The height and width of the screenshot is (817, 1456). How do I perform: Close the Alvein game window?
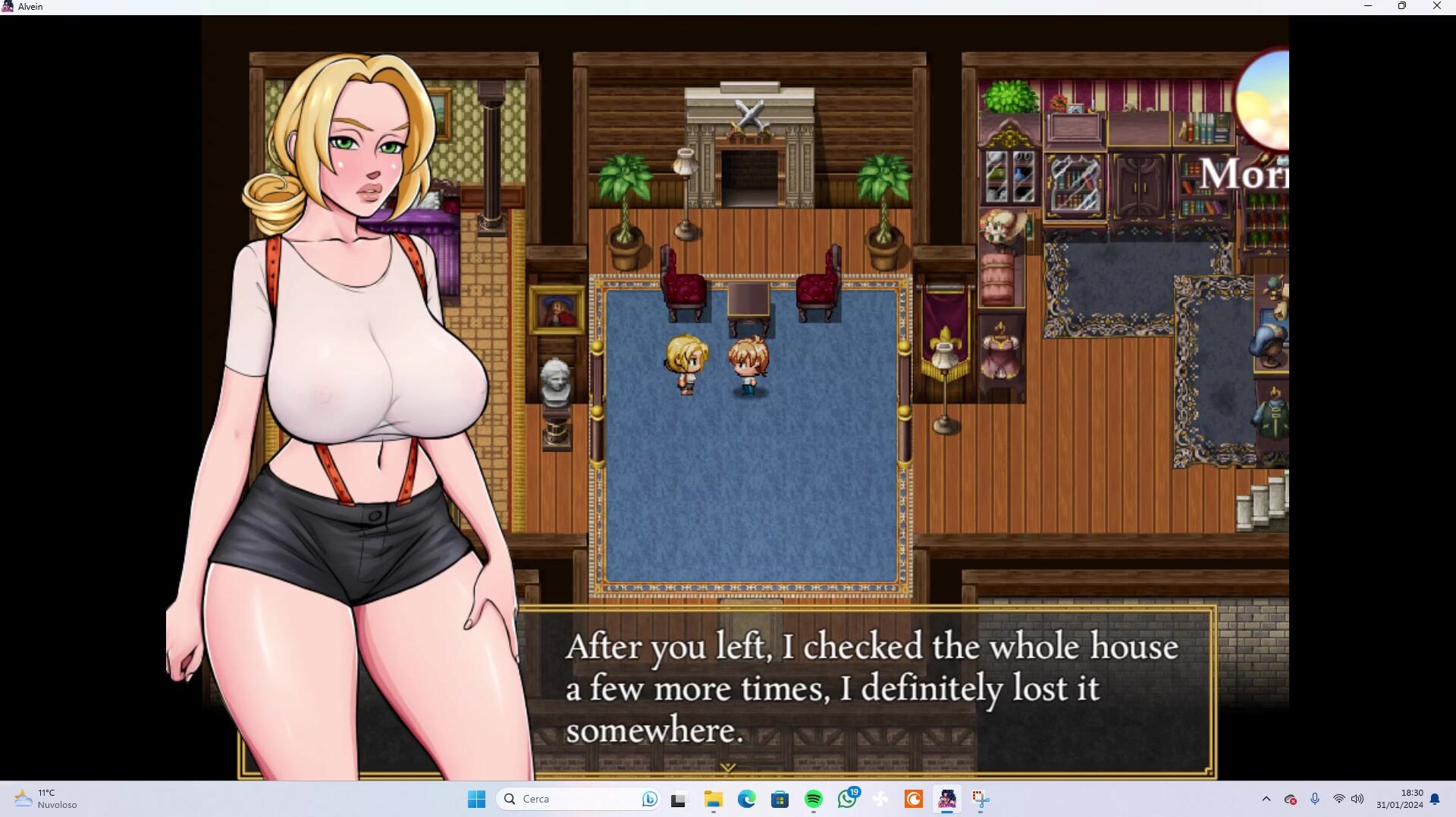[x=1436, y=6]
